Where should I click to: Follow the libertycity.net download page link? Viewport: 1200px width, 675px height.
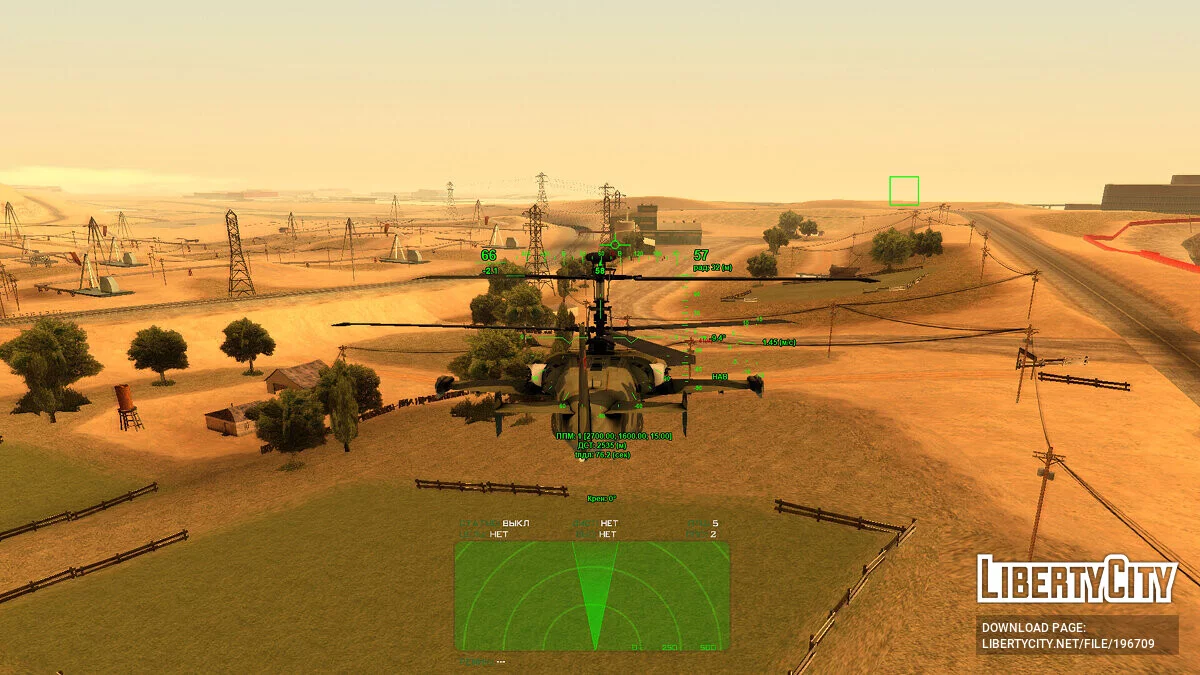pos(1068,644)
